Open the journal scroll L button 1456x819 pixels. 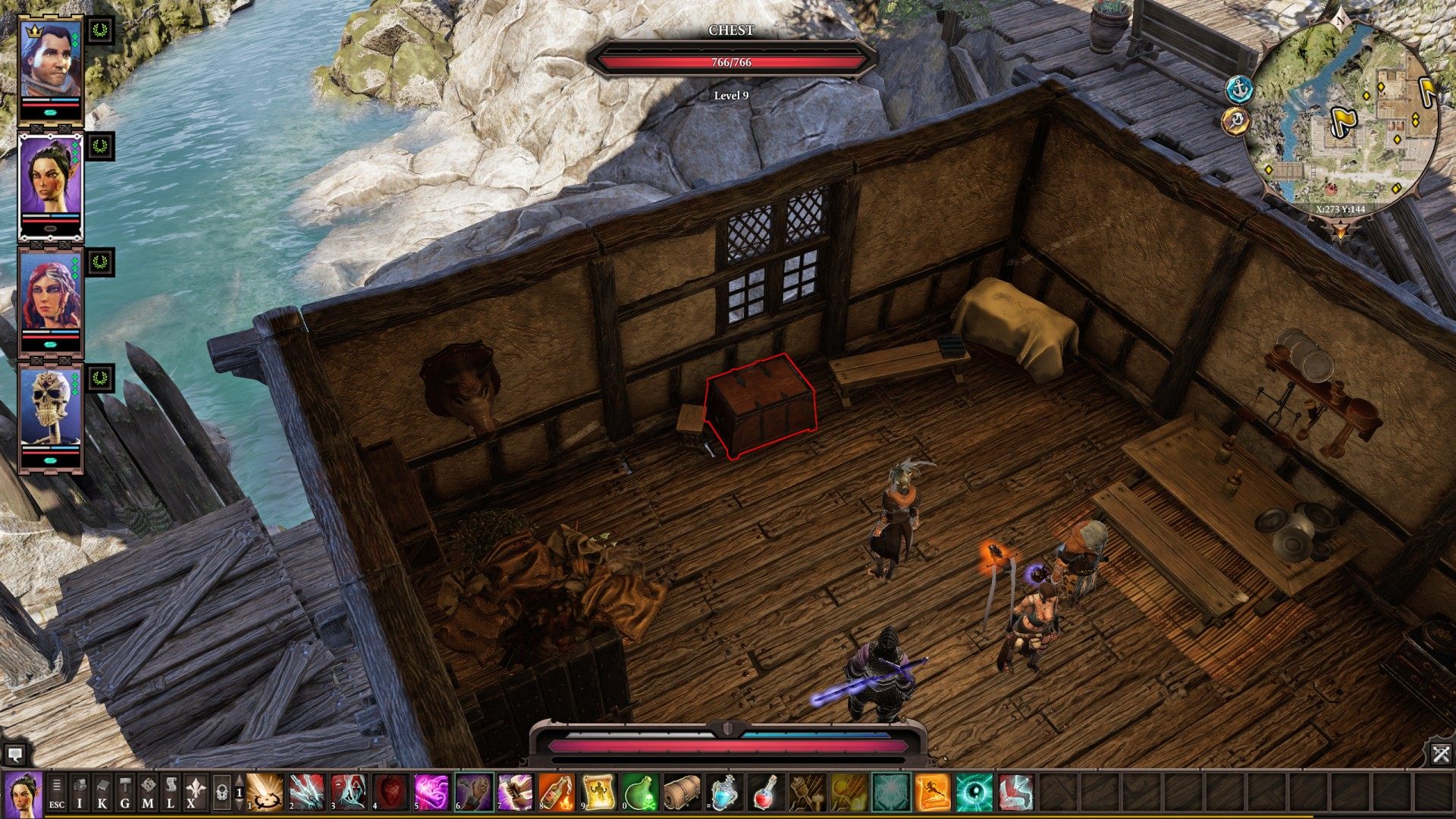(171, 792)
